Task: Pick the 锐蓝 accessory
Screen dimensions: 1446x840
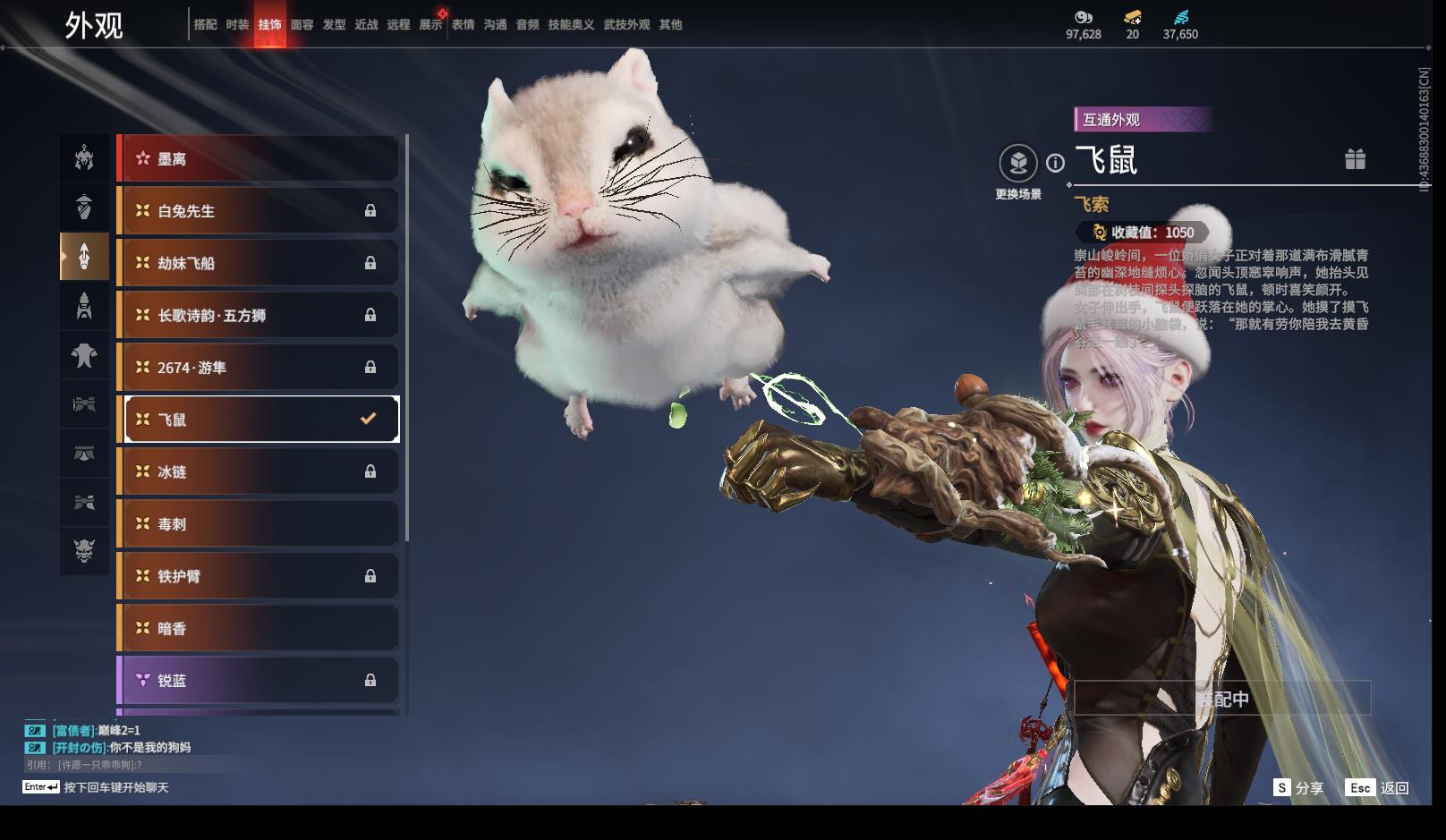Action: 259,681
